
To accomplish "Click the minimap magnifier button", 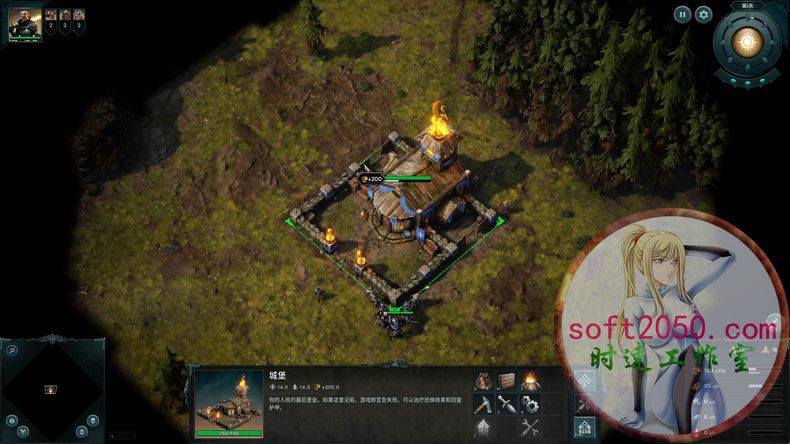I will point(11,350).
